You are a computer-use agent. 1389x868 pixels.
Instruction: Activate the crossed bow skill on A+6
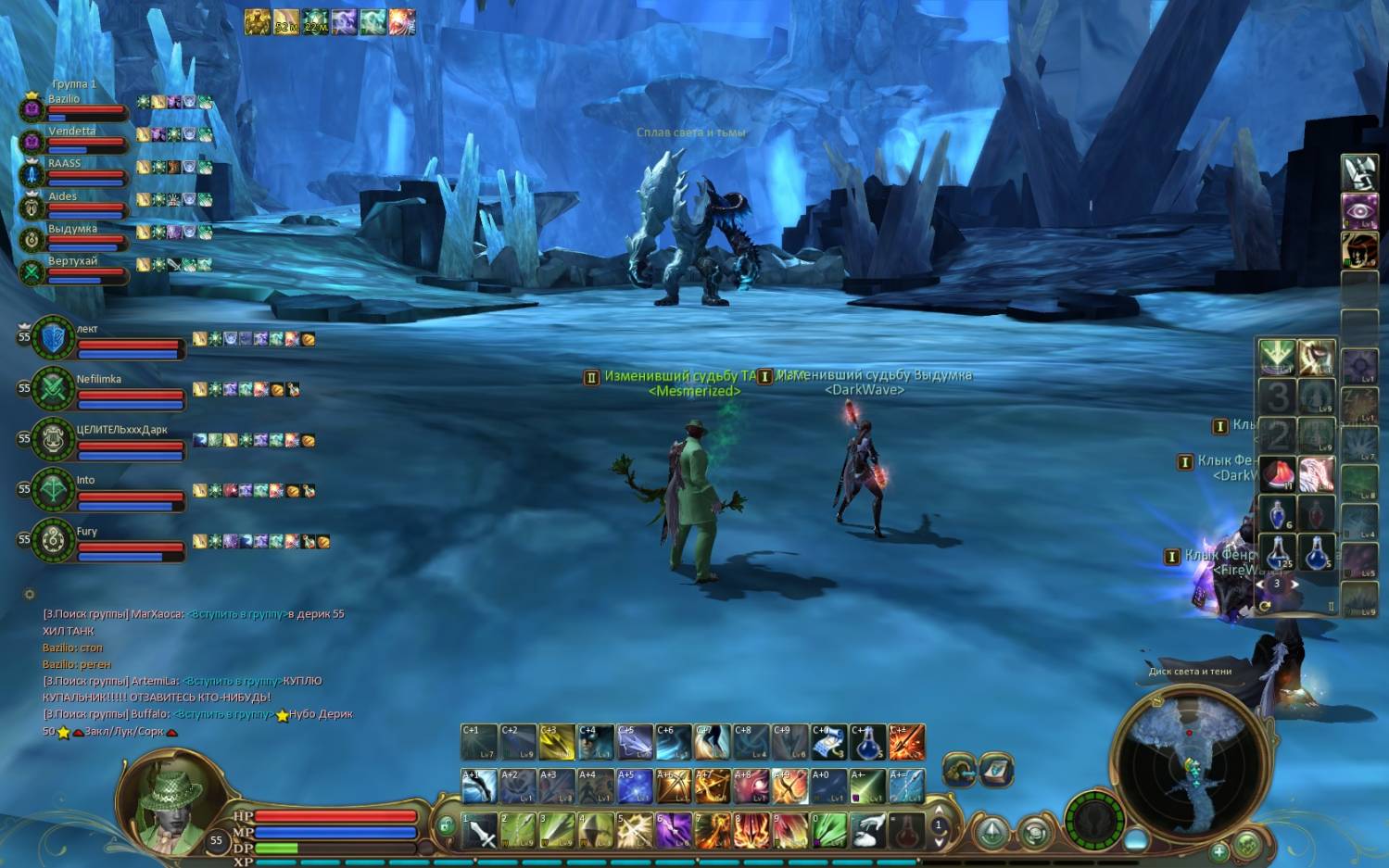pyautogui.click(x=675, y=786)
